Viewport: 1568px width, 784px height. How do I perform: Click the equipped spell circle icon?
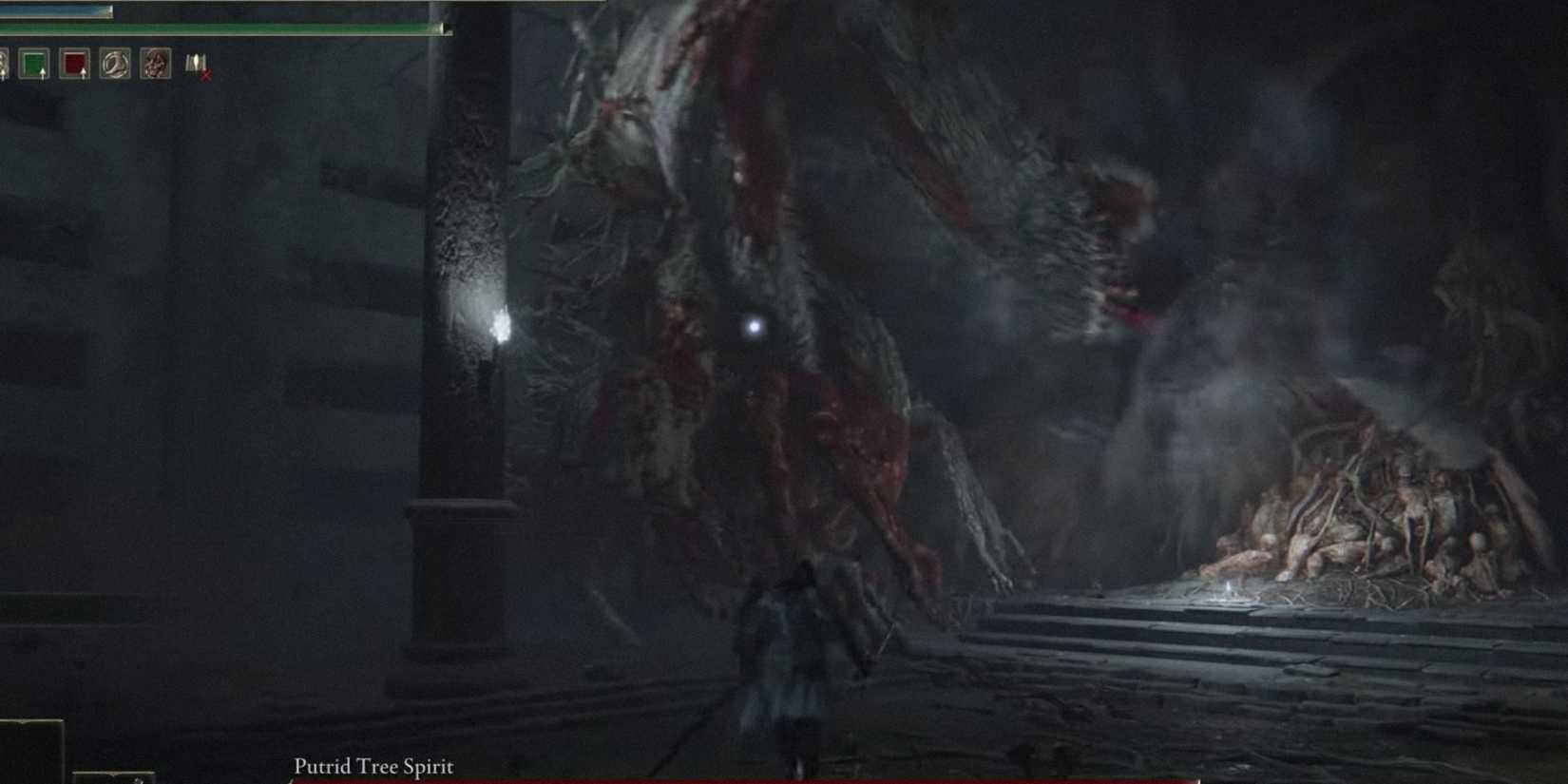click(x=115, y=64)
